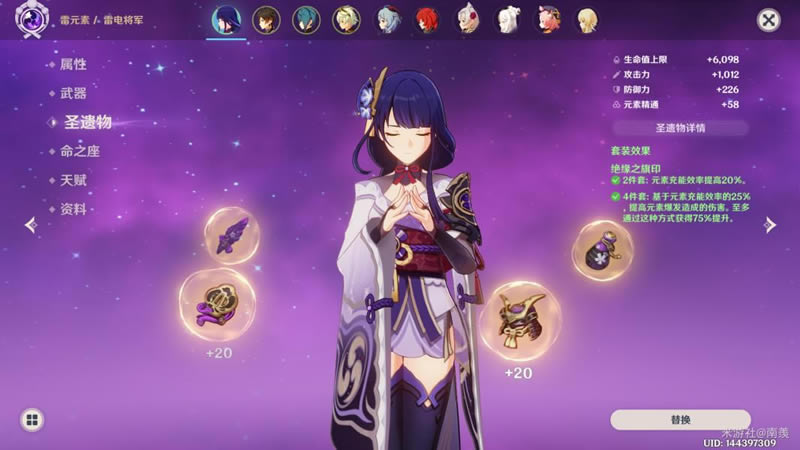The image size is (800, 450).
Task: Choose the purple pouch artifact bubble
Action: click(602, 250)
